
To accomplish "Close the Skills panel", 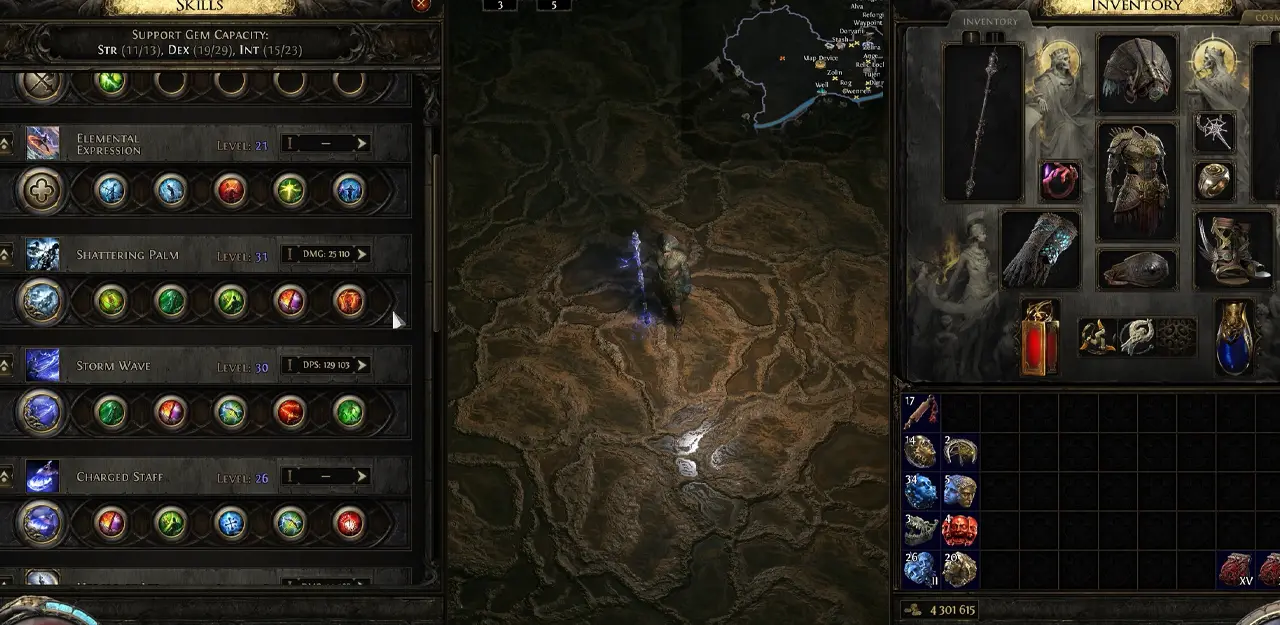I will point(421,5).
